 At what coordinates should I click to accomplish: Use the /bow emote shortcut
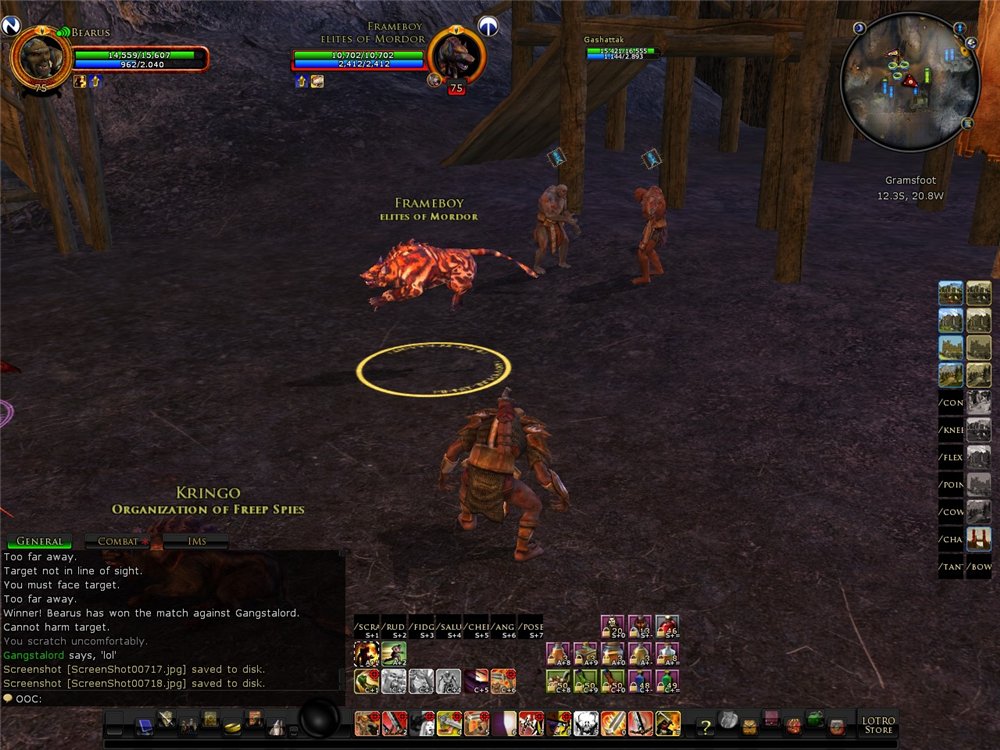coord(979,568)
